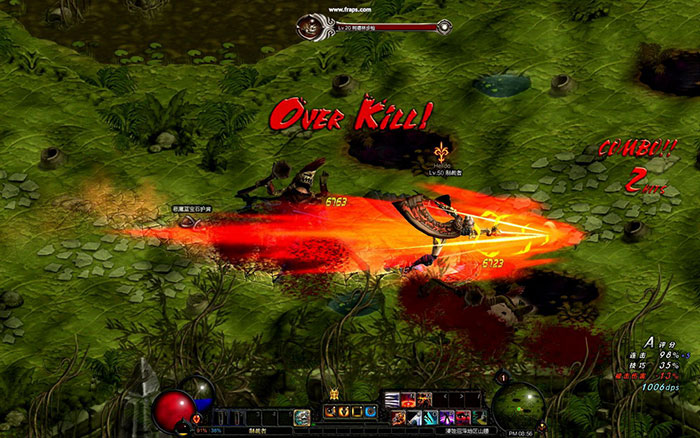
Task: Open the yellow square frame menu icon
Action: [358, 411]
